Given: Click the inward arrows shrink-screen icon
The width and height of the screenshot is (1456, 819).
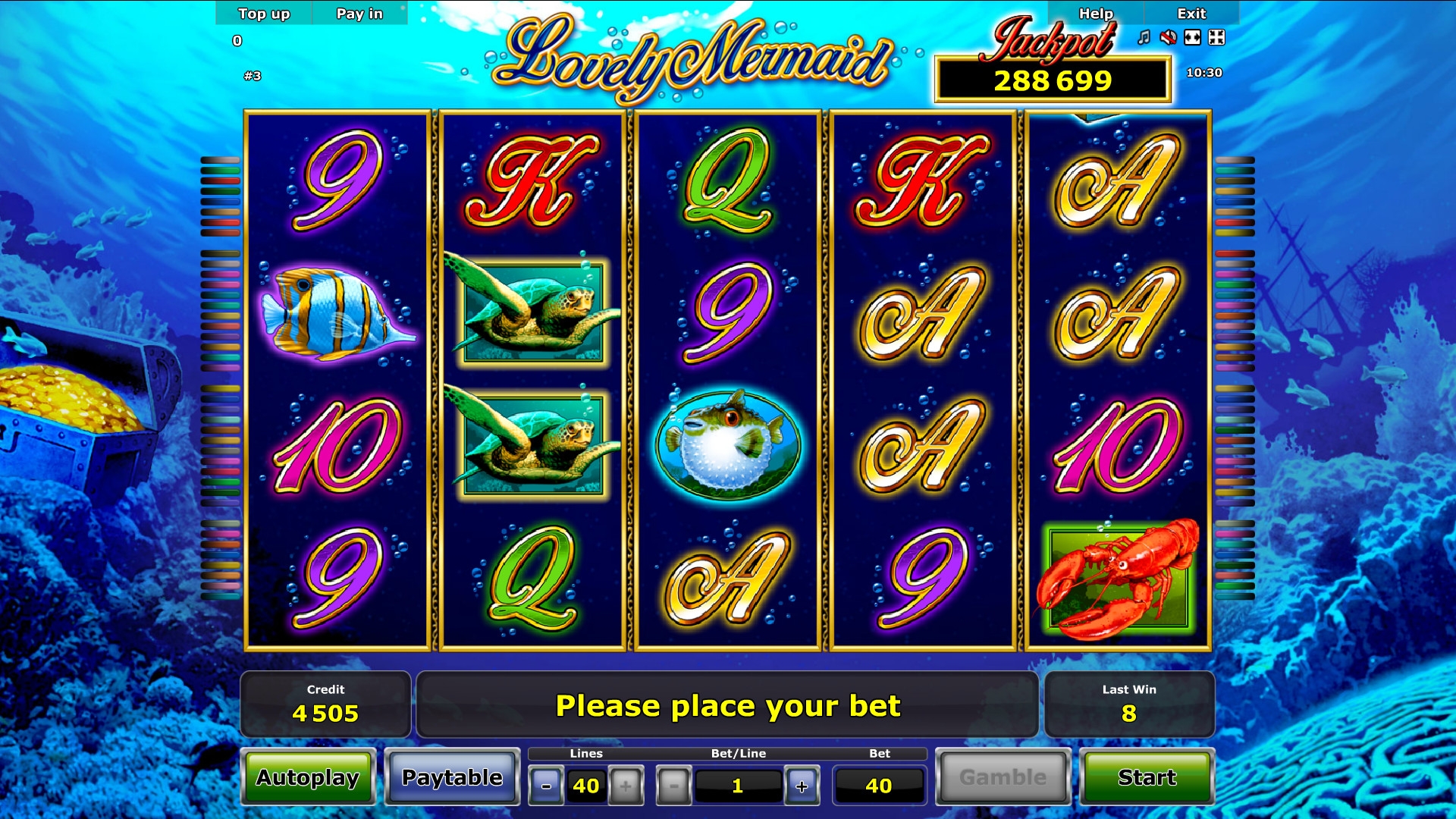Looking at the screenshot, I should tap(1216, 37).
